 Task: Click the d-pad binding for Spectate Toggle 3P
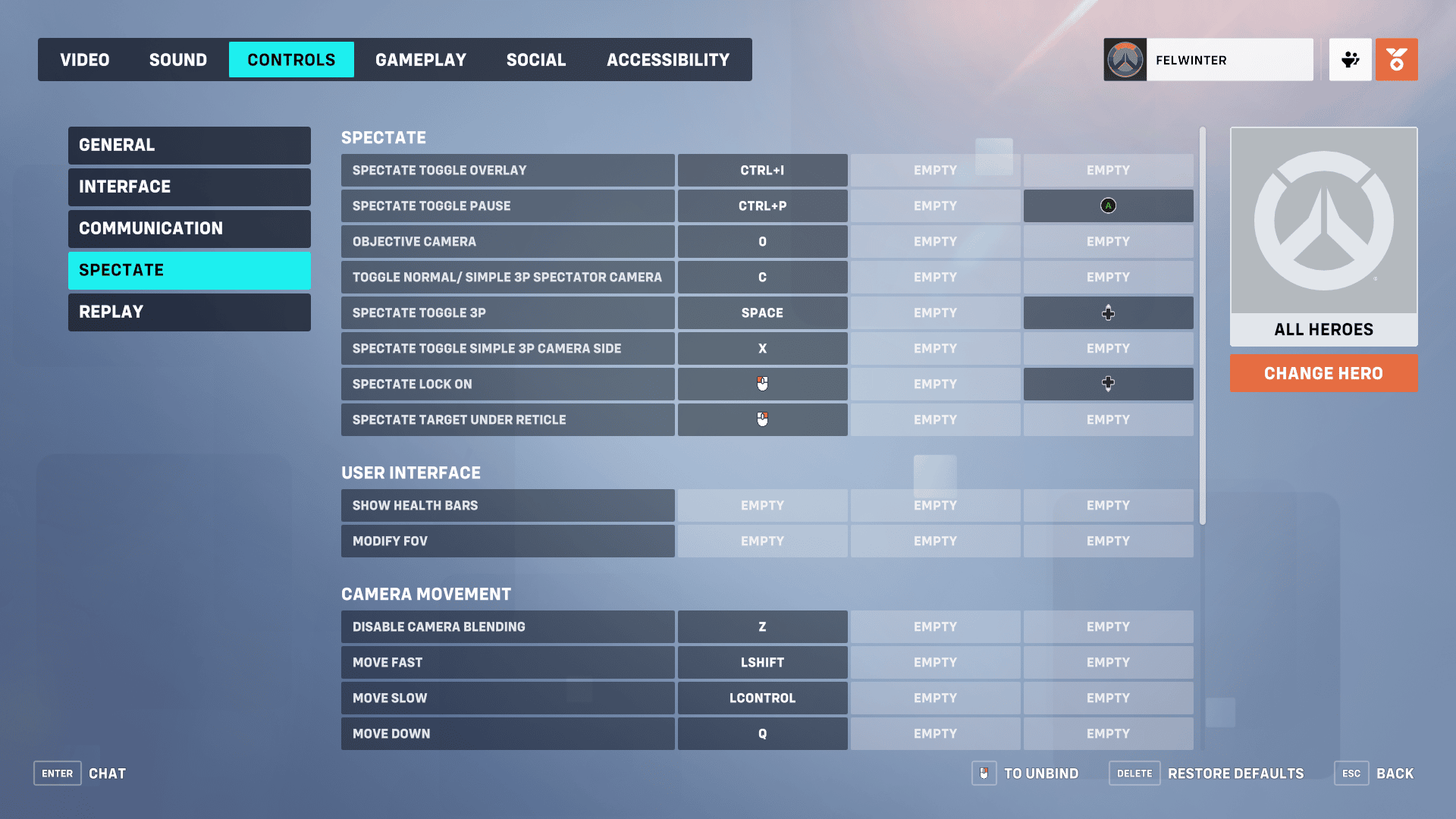[x=1108, y=312]
